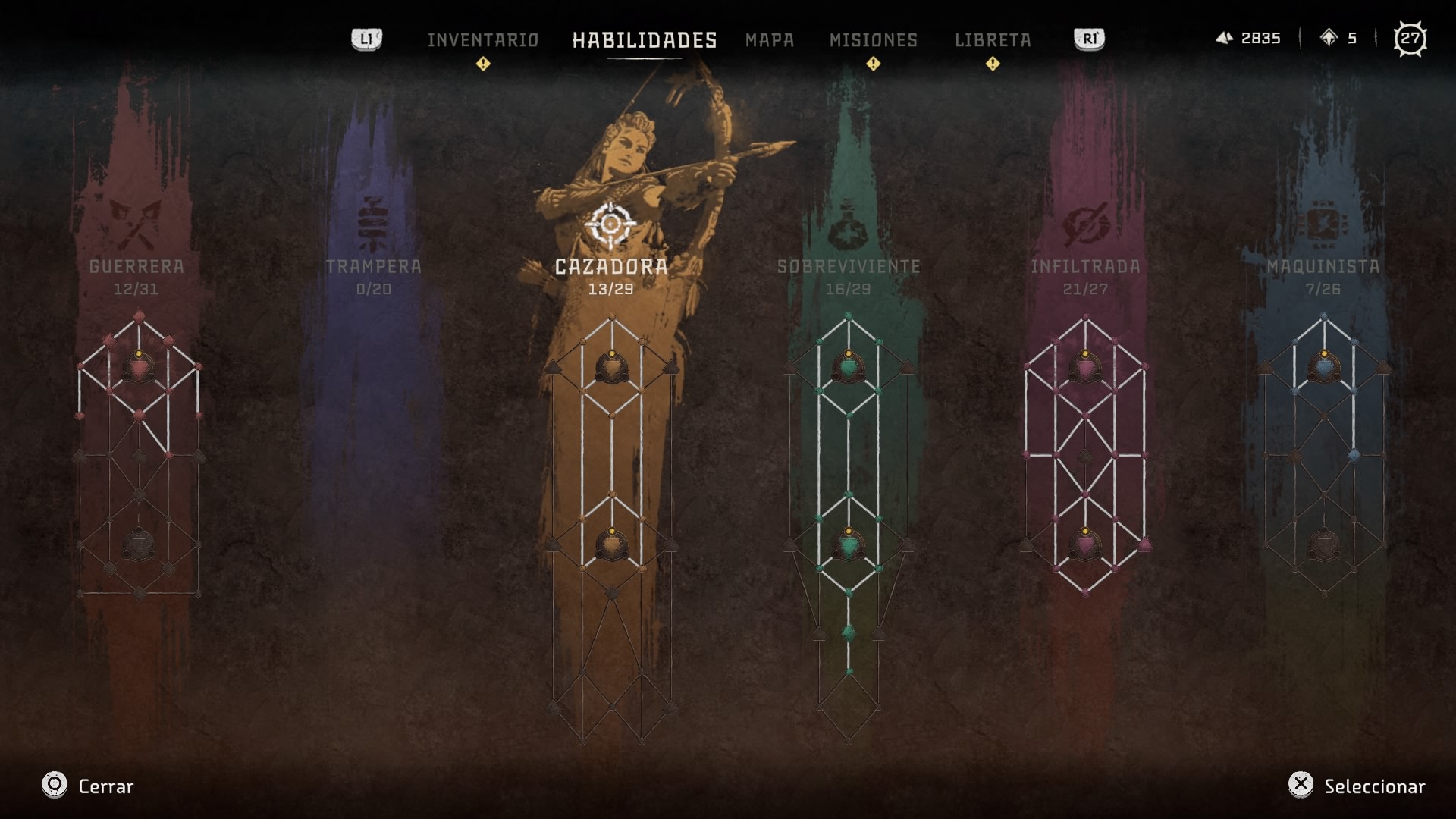The image size is (1456, 819).
Task: Go to the Misiones tab
Action: click(873, 39)
